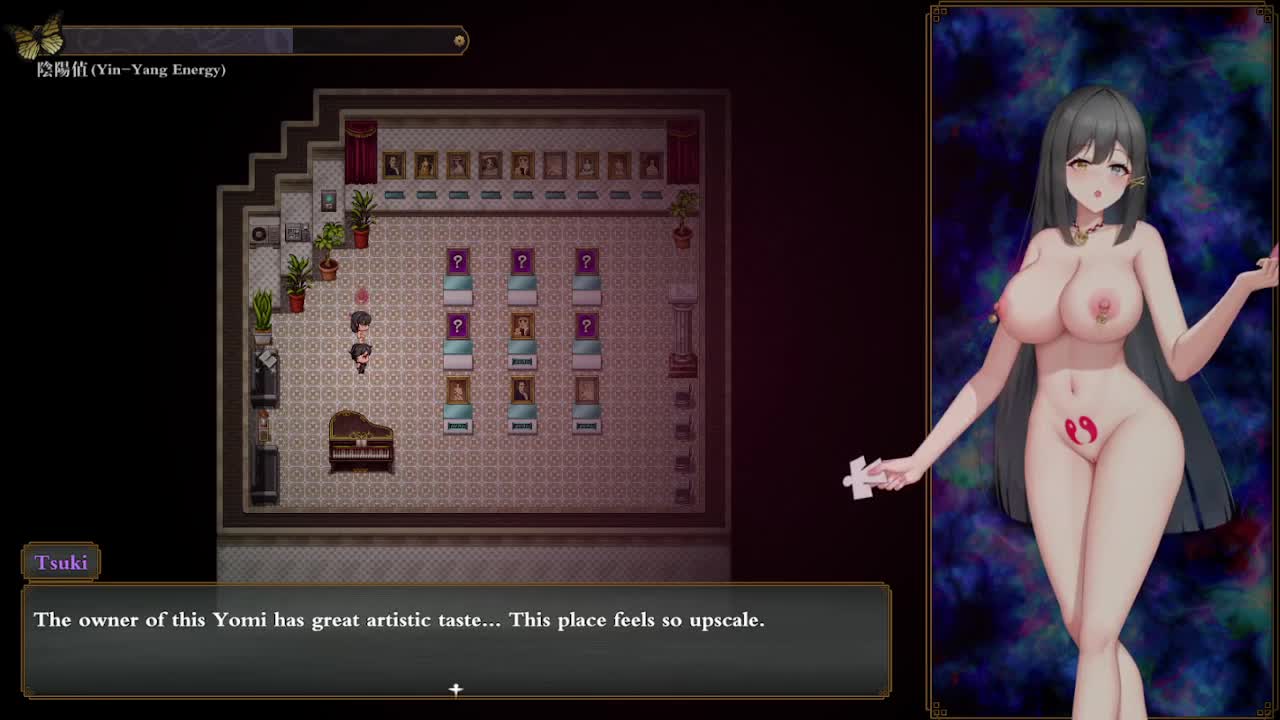Click the dialogue continue arrow indicator
The height and width of the screenshot is (720, 1280).
(456, 689)
